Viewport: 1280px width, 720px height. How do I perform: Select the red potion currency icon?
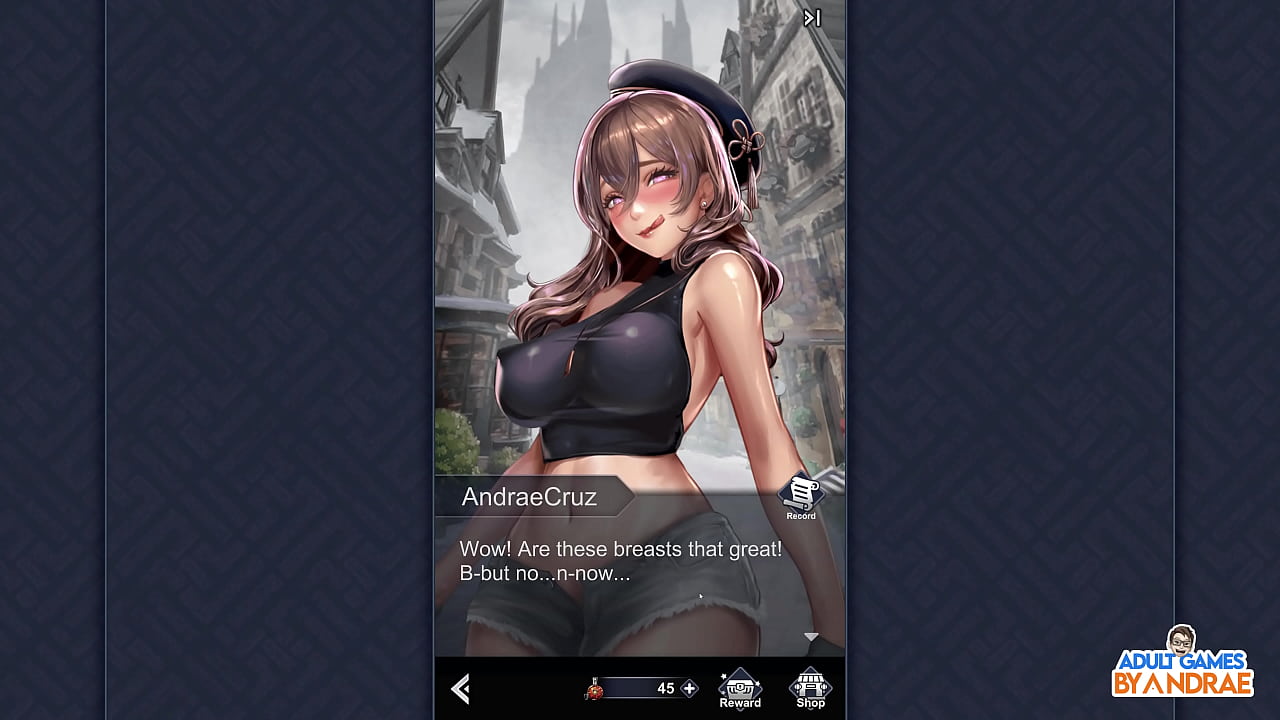592,690
